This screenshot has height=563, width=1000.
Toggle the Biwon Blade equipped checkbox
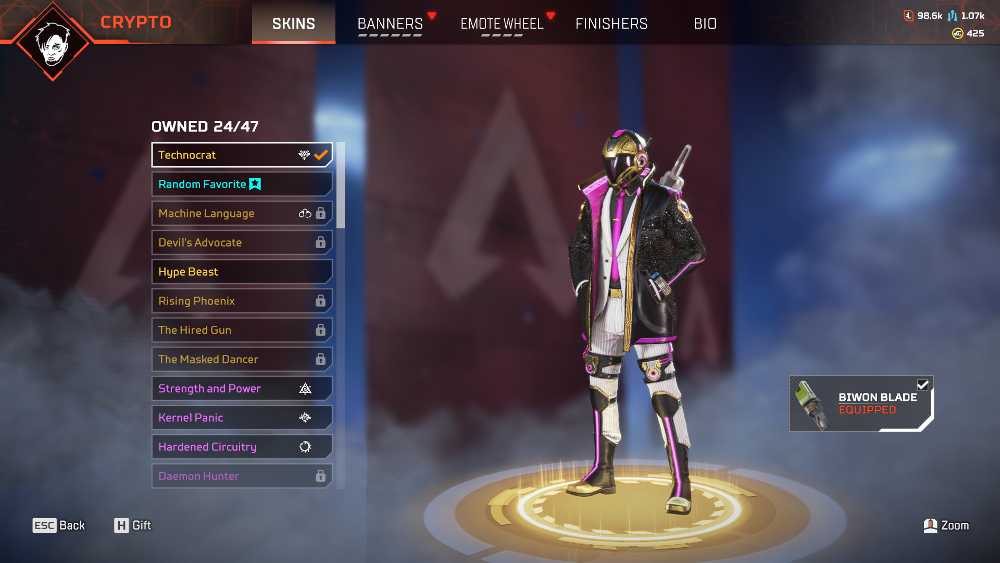pyautogui.click(x=923, y=385)
